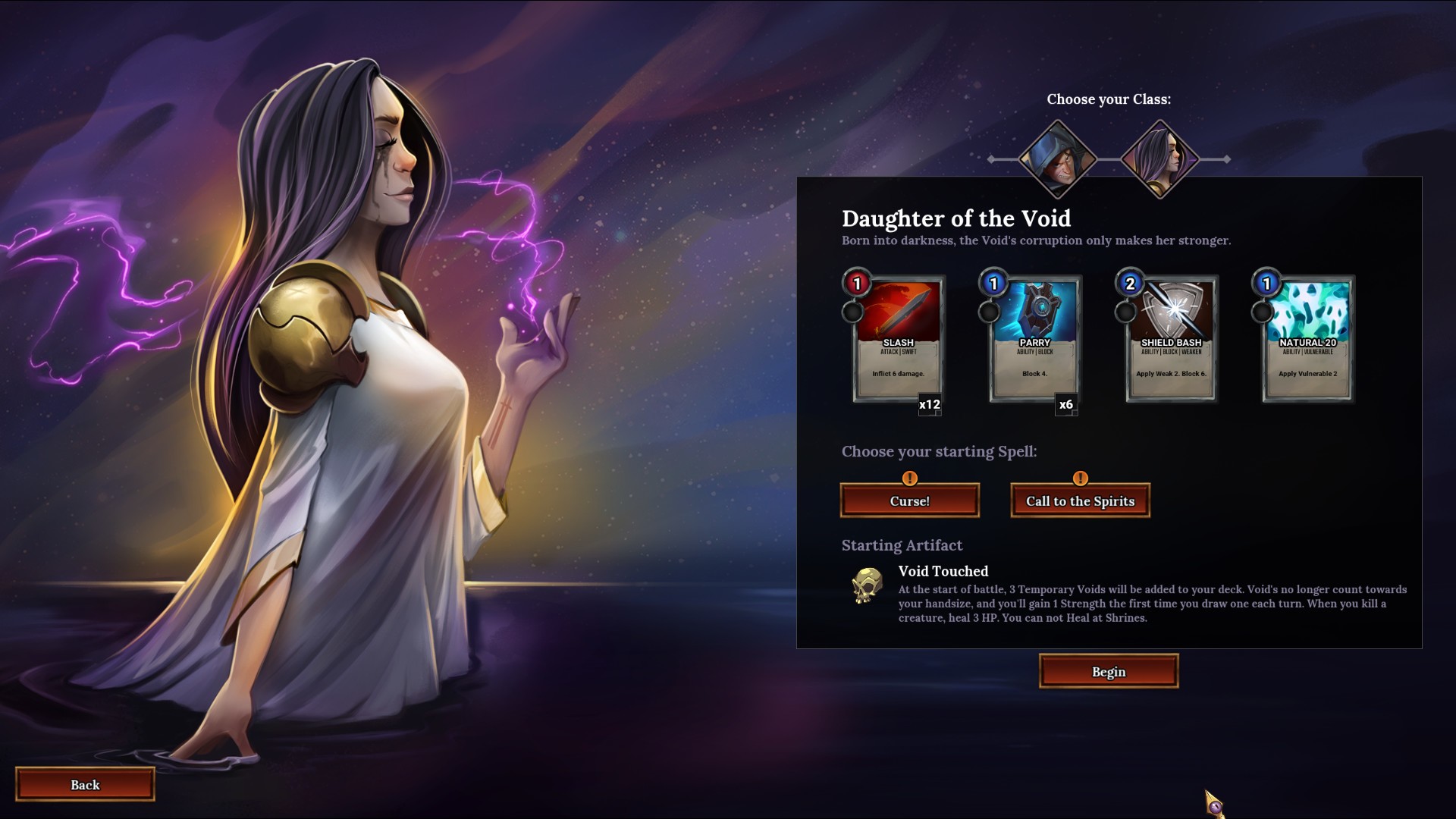Pick the Daughter of the Void portrait
1456x819 pixels.
pyautogui.click(x=1159, y=159)
